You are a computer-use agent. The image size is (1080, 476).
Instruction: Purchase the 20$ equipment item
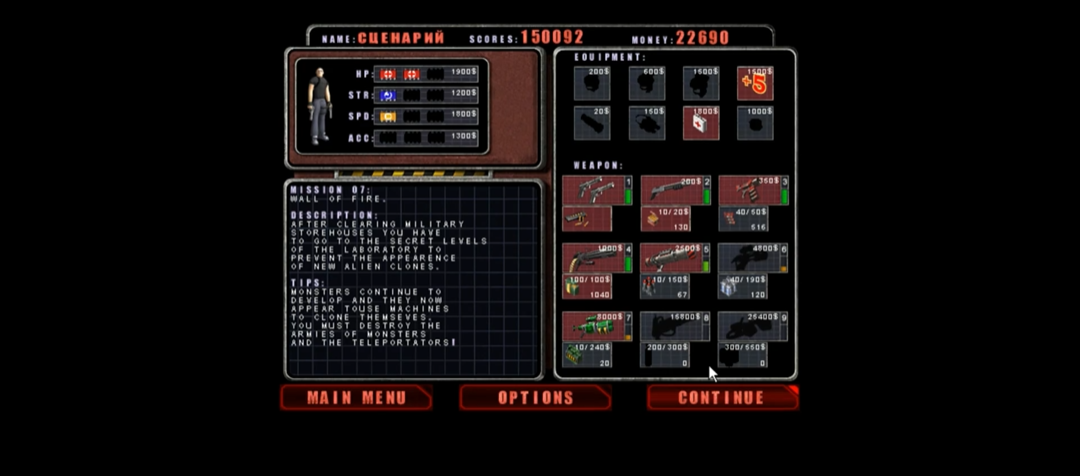coord(592,122)
